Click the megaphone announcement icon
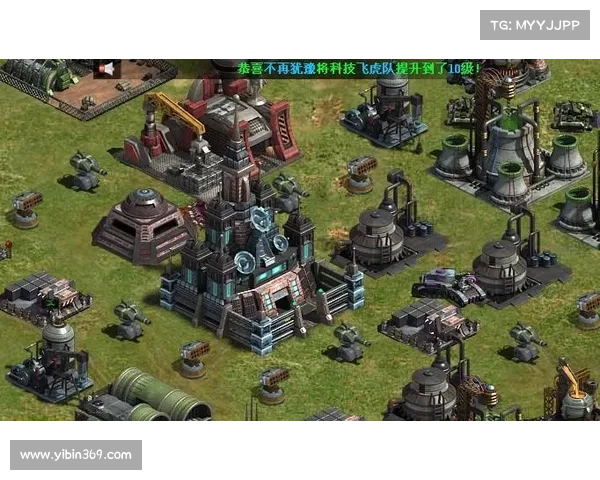Image resolution: width=600 pixels, height=480 pixels. pos(106,68)
